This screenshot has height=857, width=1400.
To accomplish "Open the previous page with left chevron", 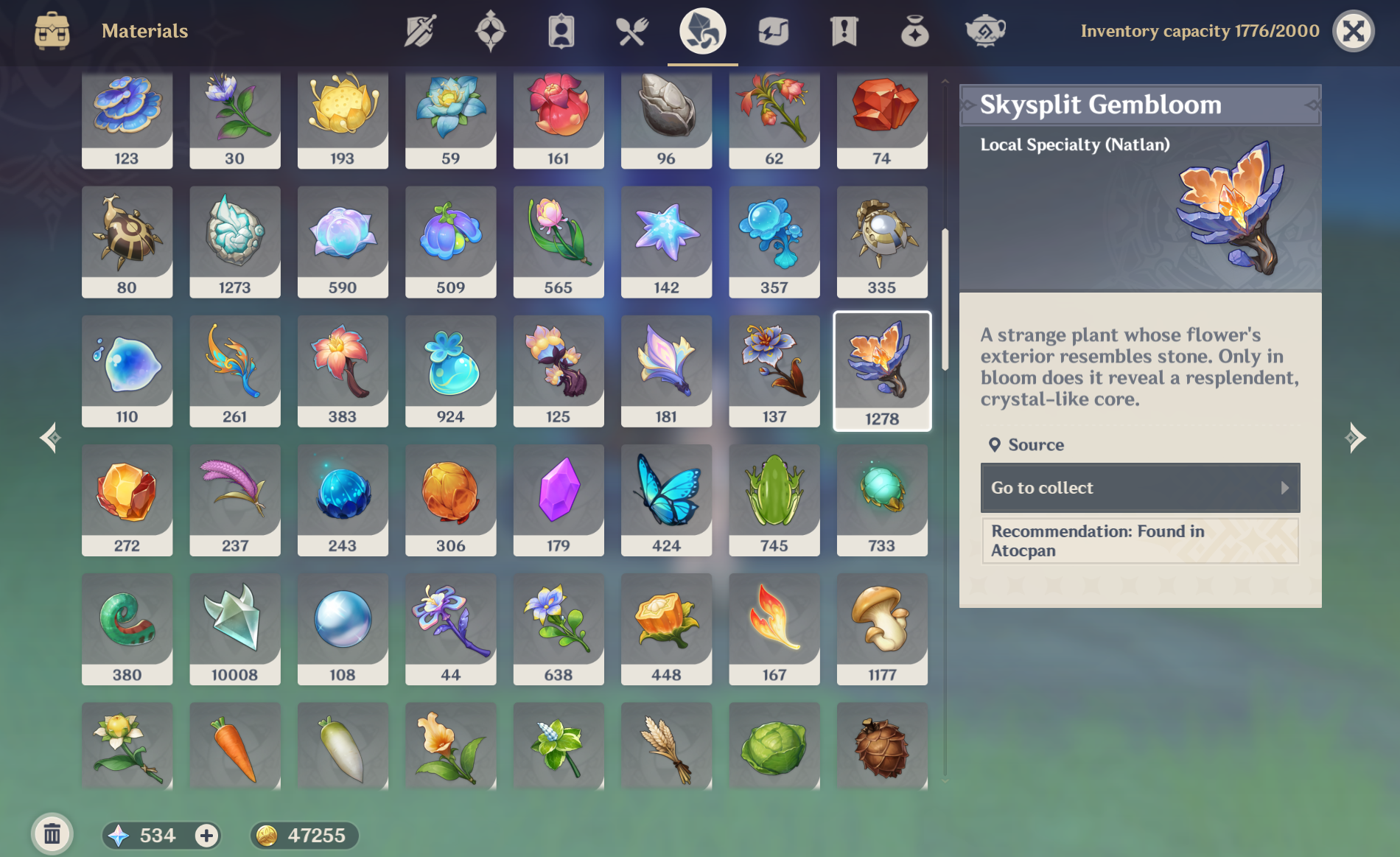I will tap(49, 437).
